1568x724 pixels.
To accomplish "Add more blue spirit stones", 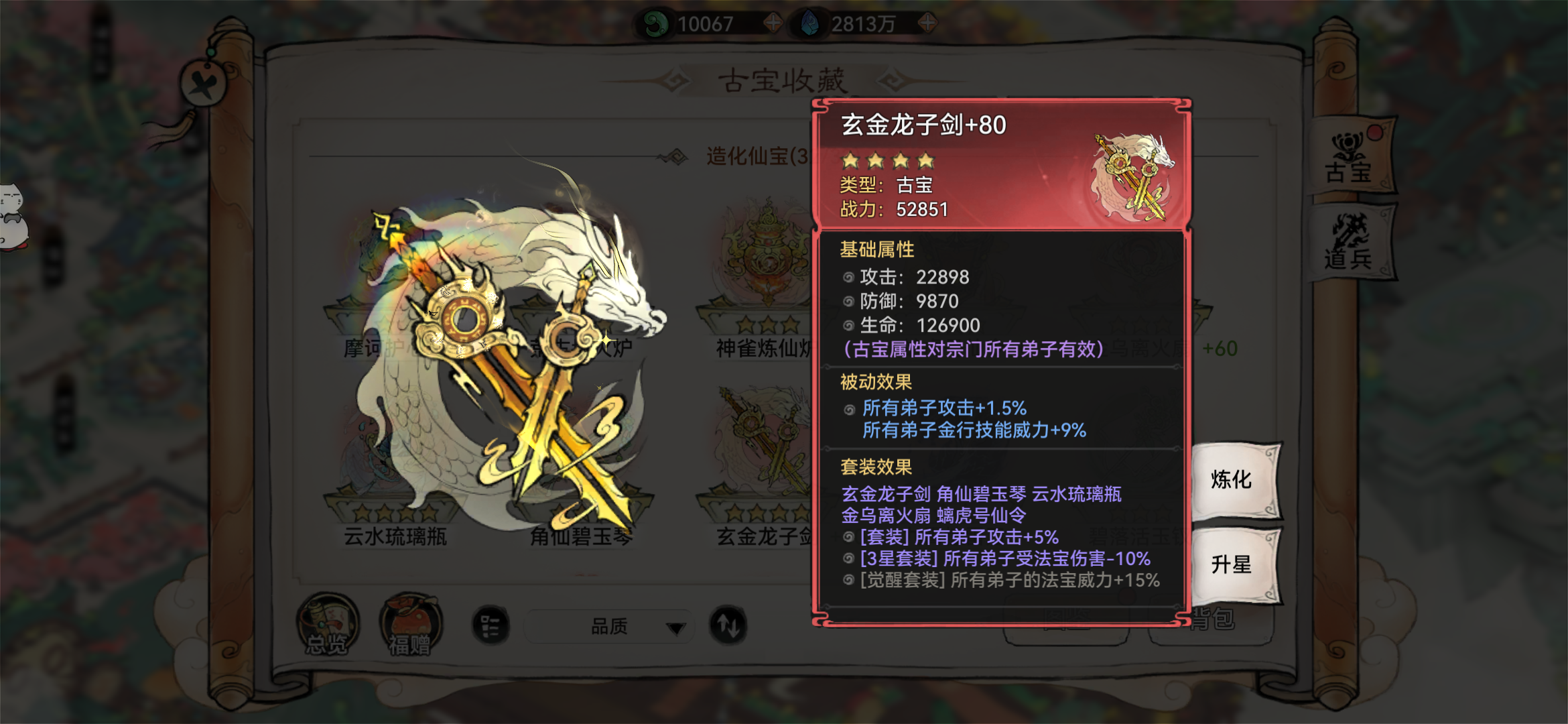I will coord(927,23).
